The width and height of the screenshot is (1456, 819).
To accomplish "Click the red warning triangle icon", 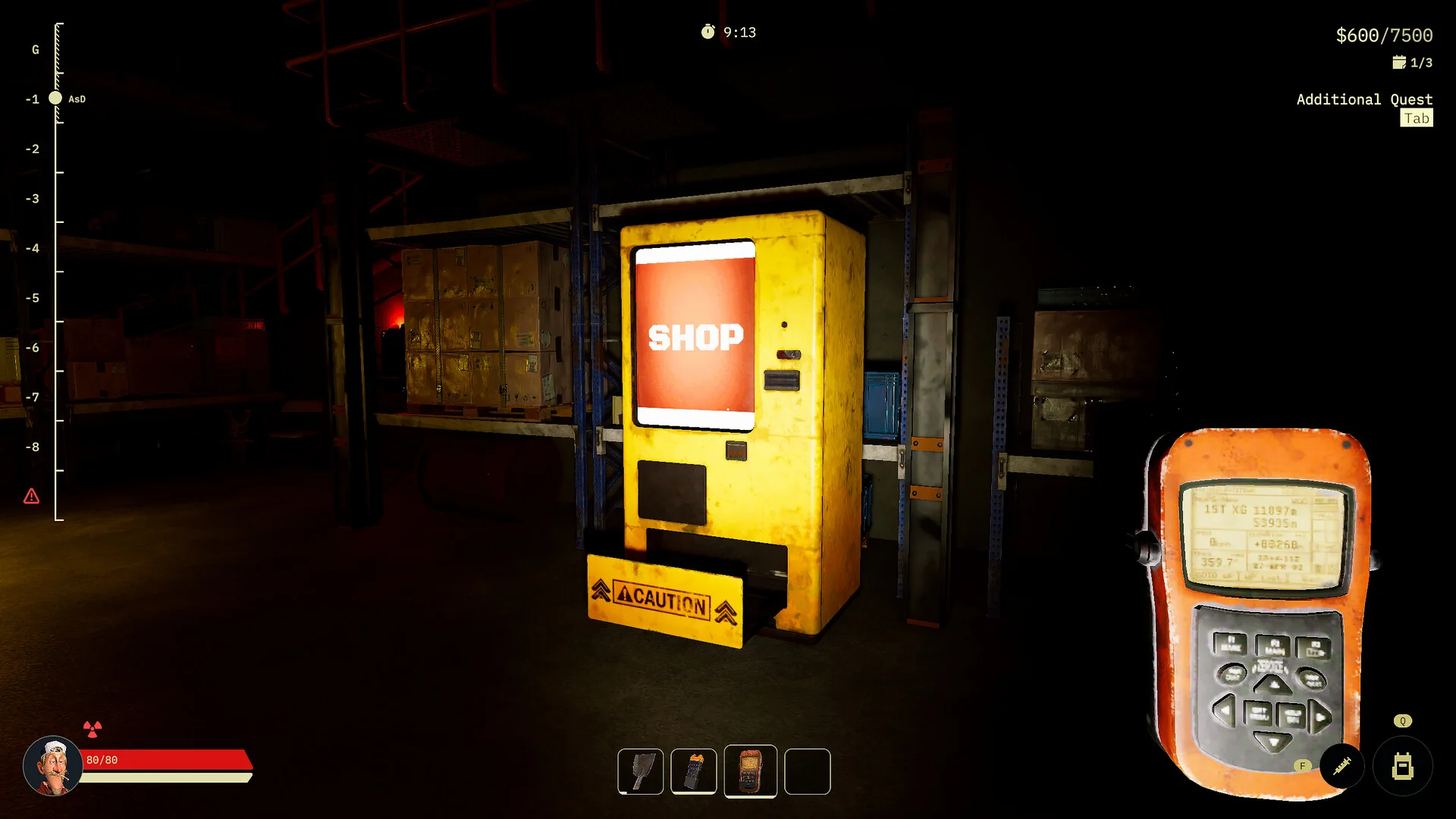I will (31, 497).
